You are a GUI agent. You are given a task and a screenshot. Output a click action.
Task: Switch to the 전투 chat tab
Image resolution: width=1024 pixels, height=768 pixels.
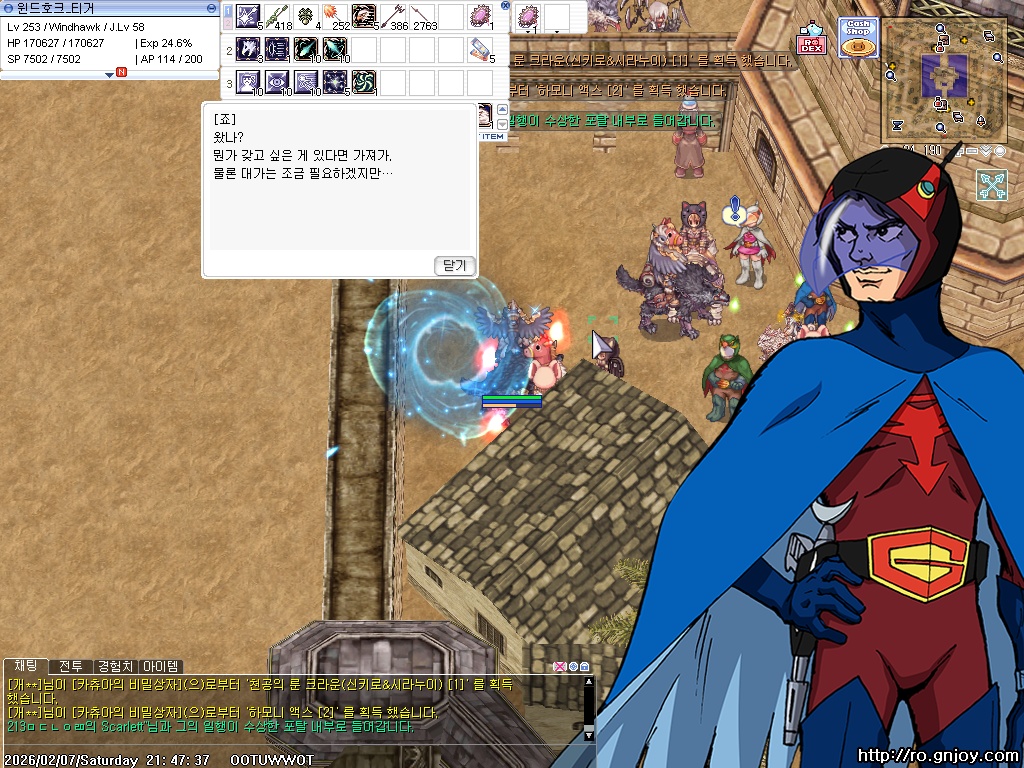[69, 666]
